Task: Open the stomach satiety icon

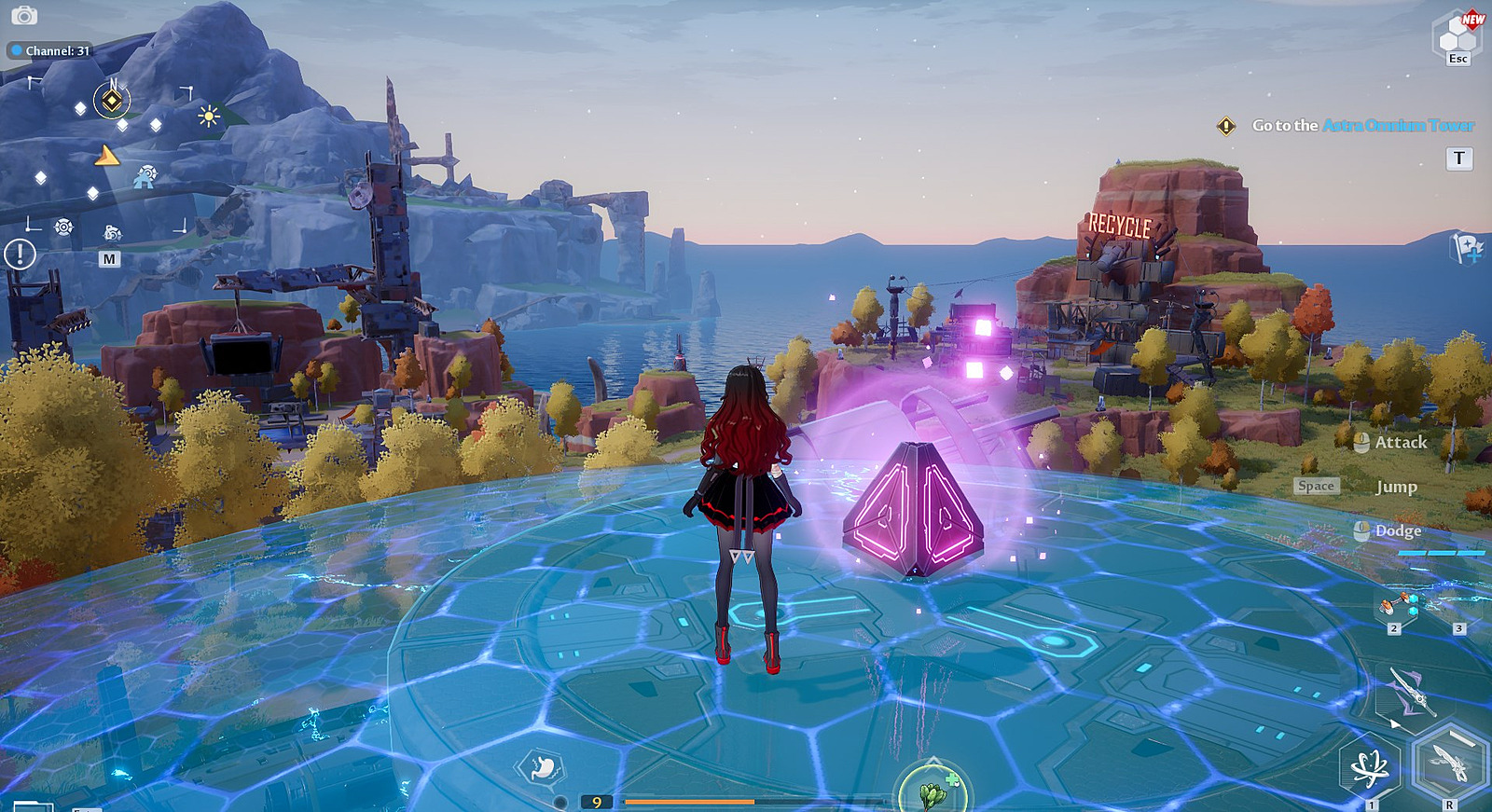Action: pos(542,769)
